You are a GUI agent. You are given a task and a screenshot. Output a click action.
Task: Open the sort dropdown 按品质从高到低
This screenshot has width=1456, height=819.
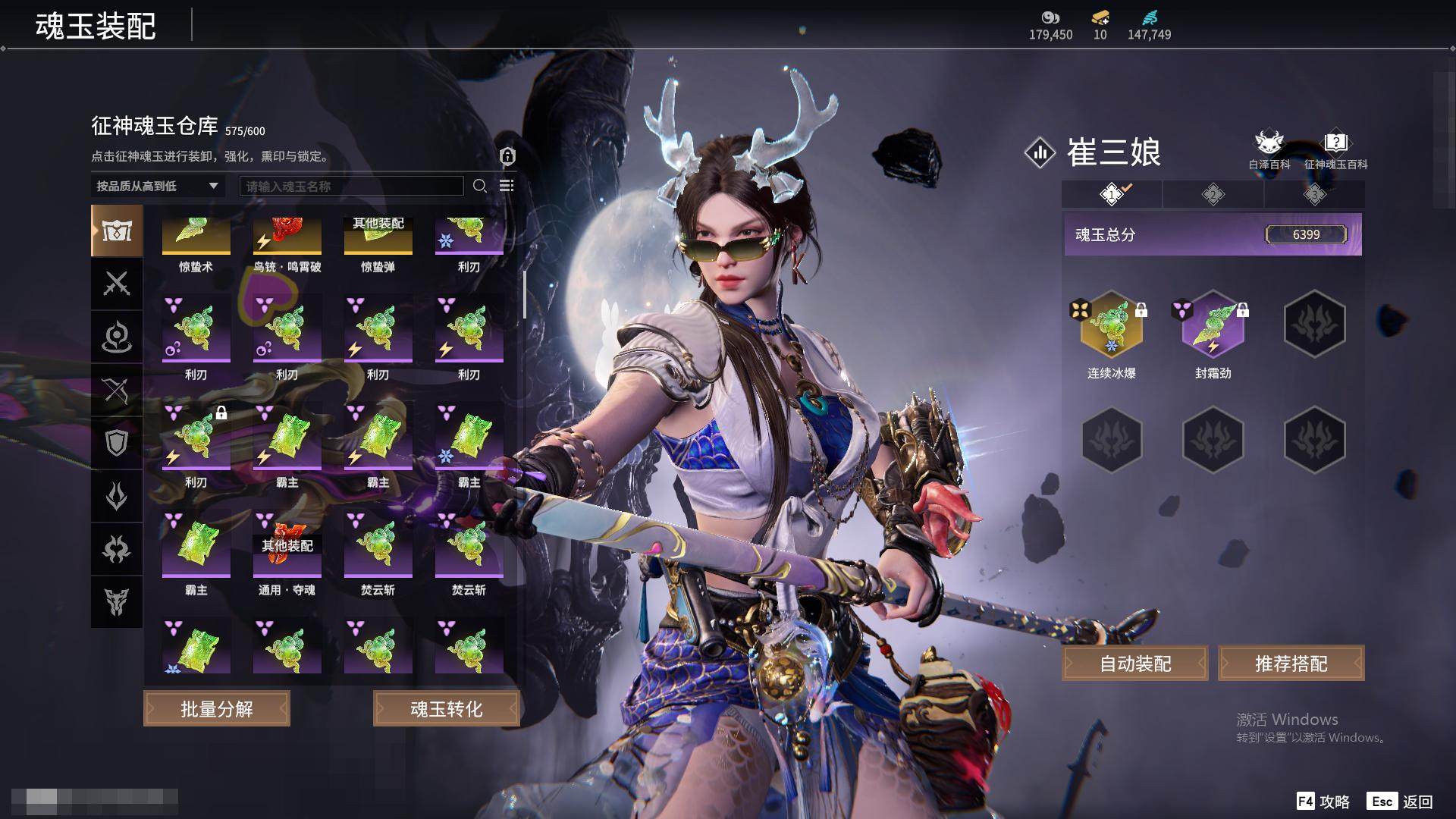click(x=157, y=186)
